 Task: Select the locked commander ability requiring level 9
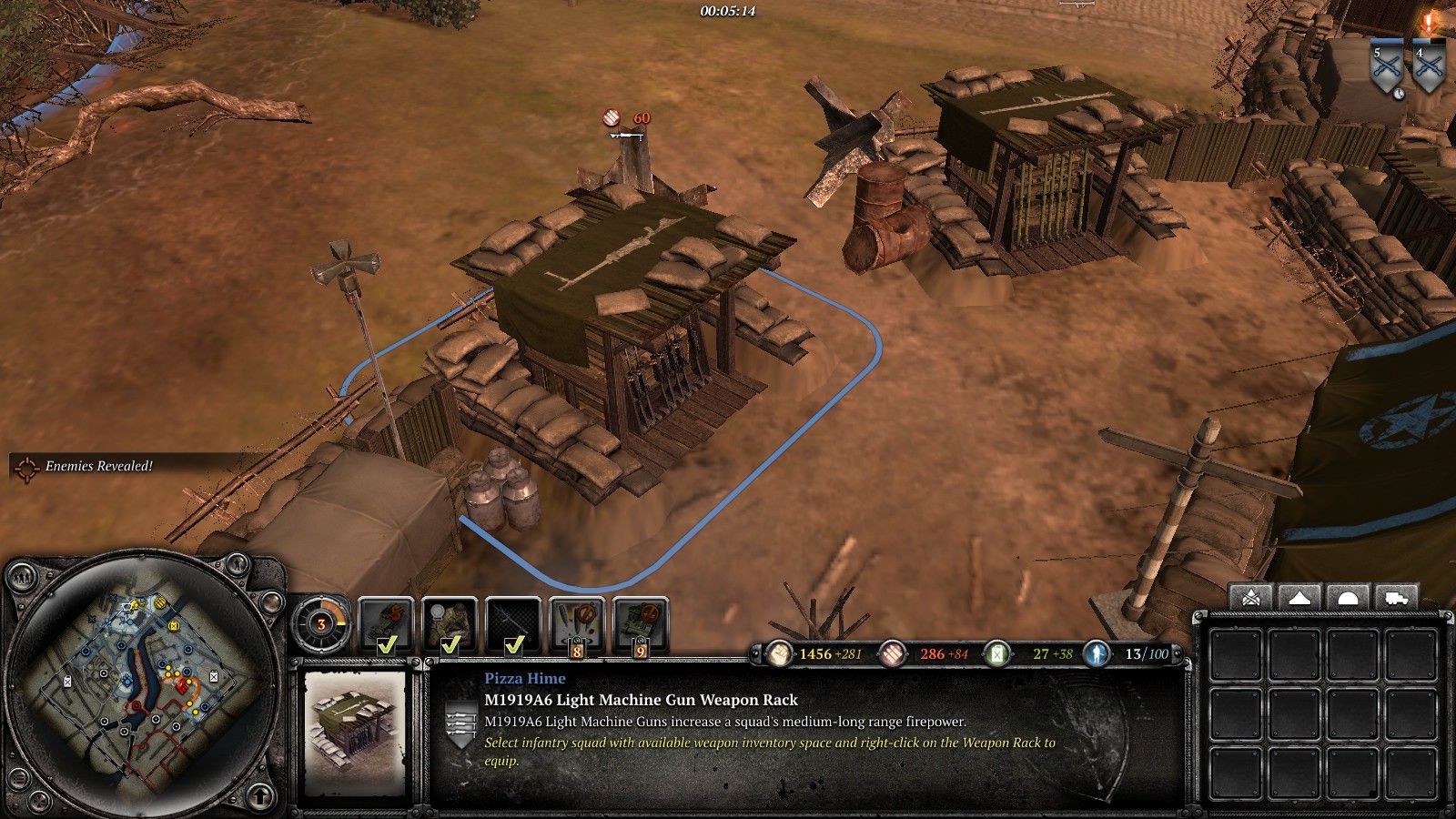(x=641, y=625)
